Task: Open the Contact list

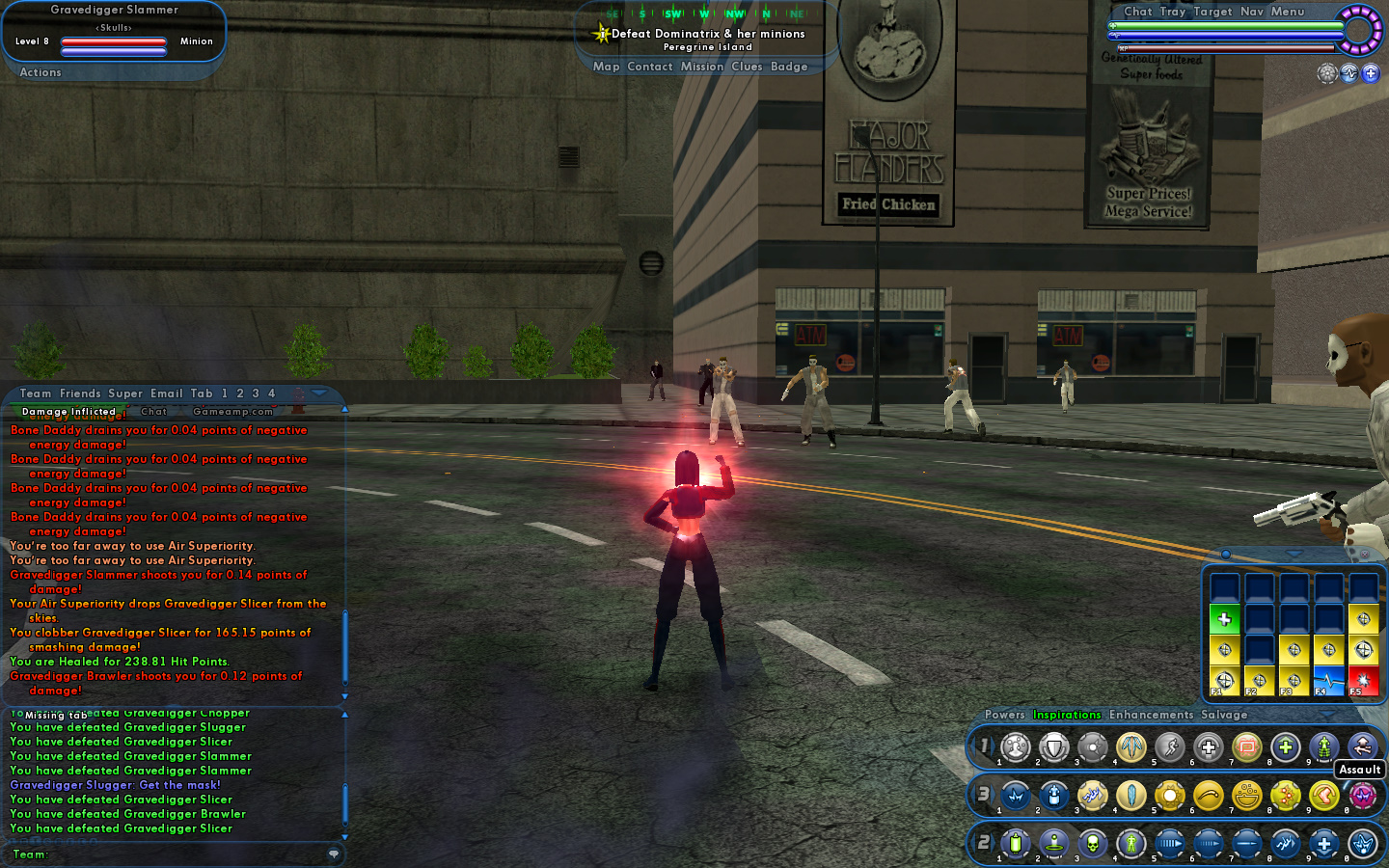Action: 649,67
